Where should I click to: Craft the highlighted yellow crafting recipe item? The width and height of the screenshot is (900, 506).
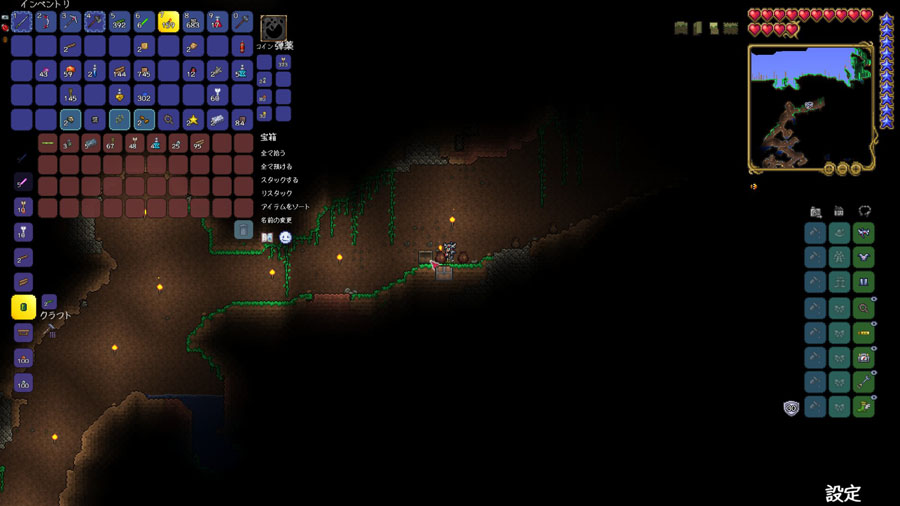(x=23, y=307)
